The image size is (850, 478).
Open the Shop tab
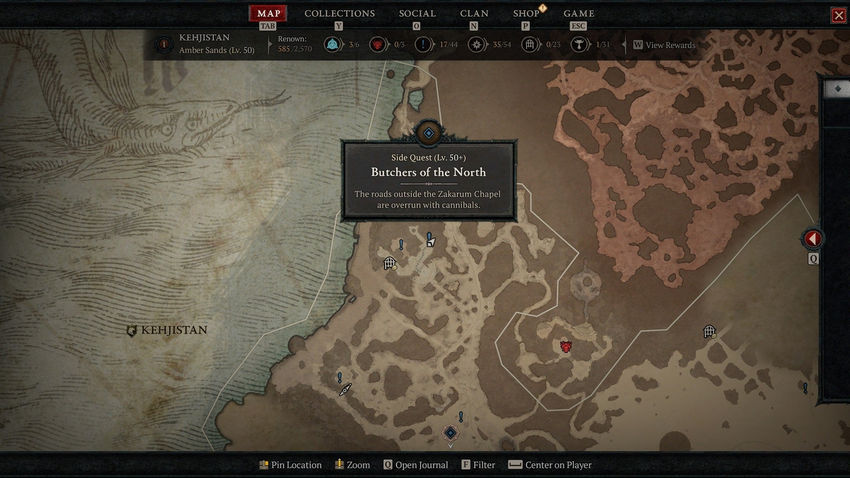(526, 14)
